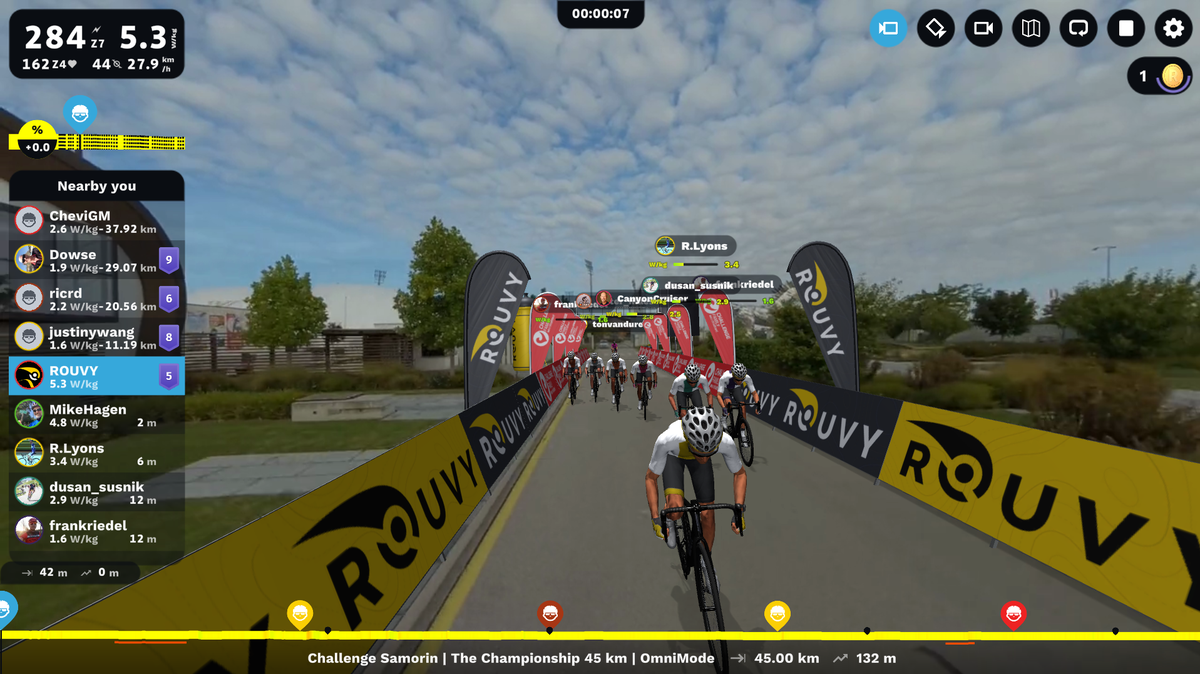
Task: Click the loop arrow icon button
Action: click(1078, 28)
